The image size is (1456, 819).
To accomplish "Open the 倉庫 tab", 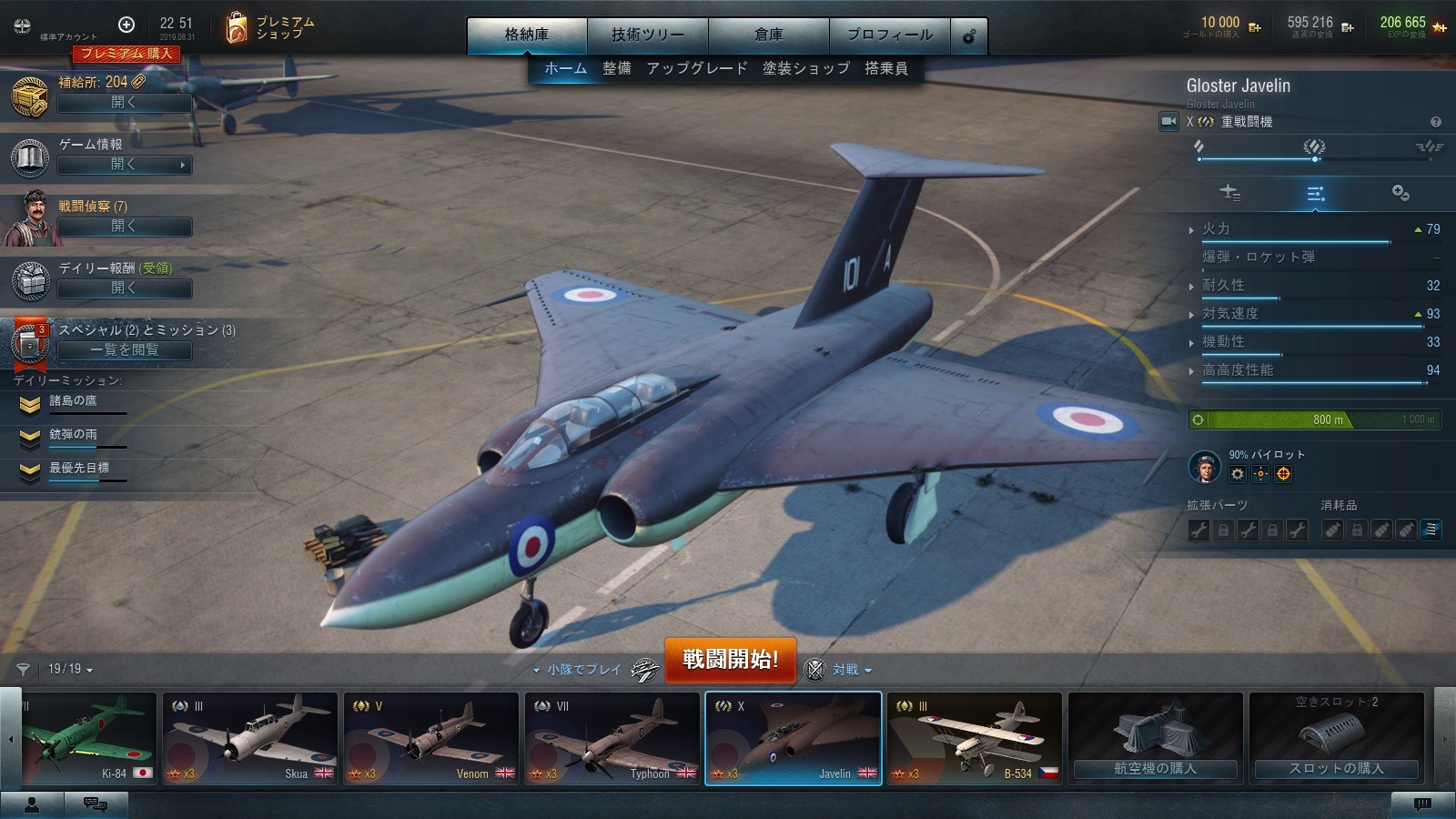I will [768, 35].
